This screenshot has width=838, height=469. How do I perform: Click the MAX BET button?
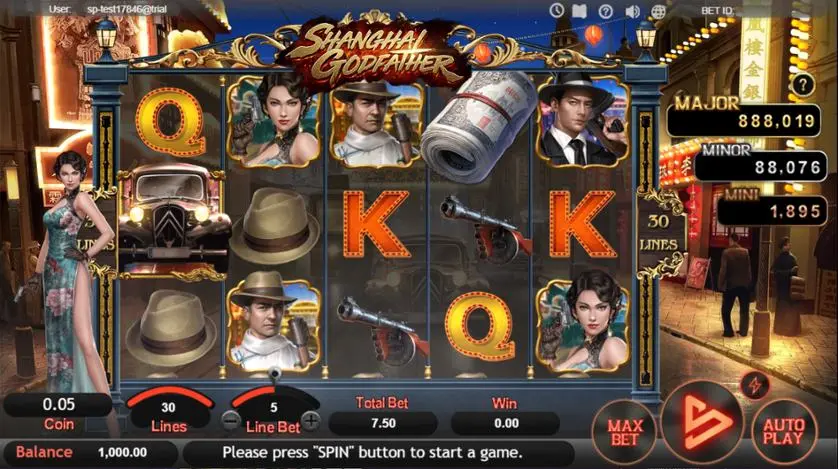click(x=626, y=431)
